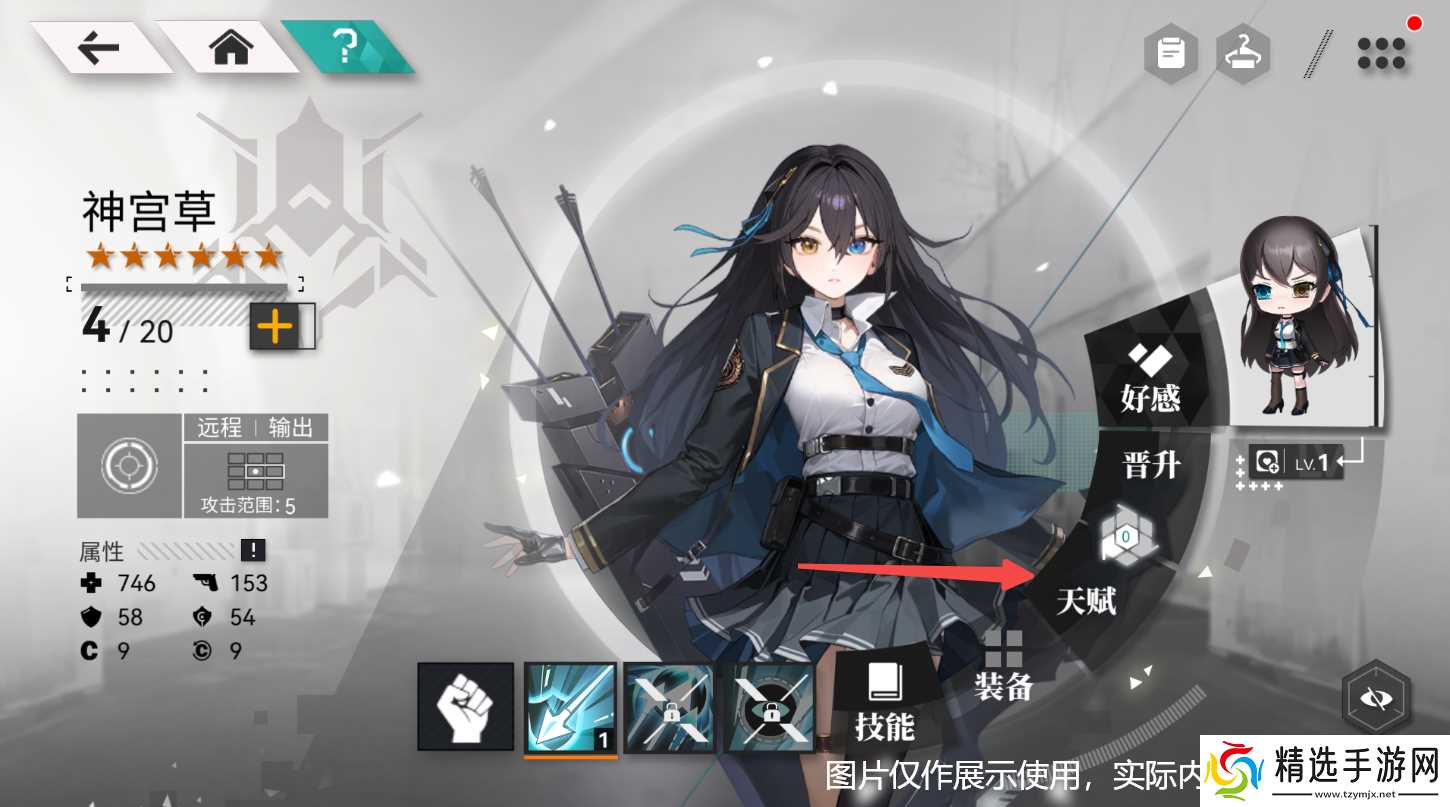The height and width of the screenshot is (807, 1450).
Task: Open the six-dot grid menu
Action: click(x=1381, y=53)
